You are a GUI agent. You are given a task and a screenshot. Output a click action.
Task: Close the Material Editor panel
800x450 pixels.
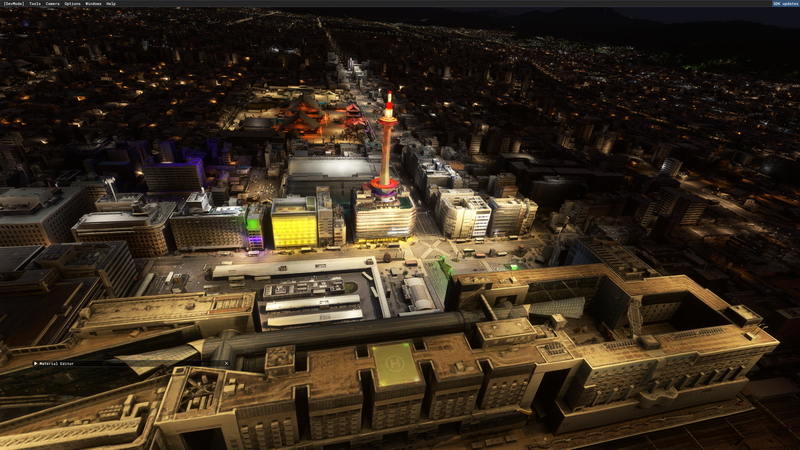click(226, 364)
